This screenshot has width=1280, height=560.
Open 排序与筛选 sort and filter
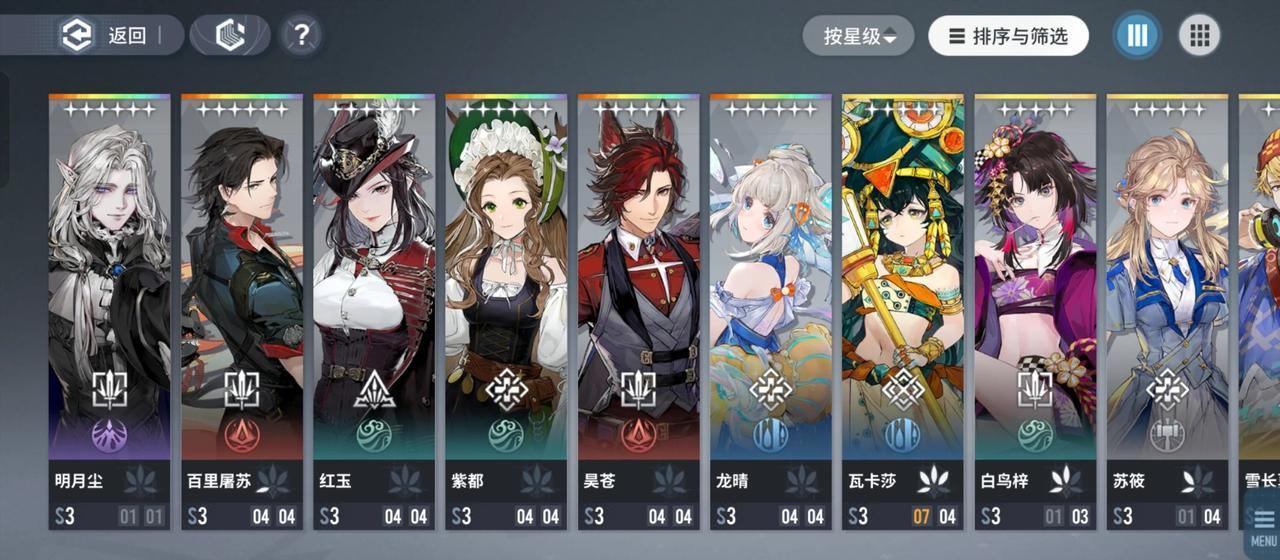click(x=1008, y=36)
